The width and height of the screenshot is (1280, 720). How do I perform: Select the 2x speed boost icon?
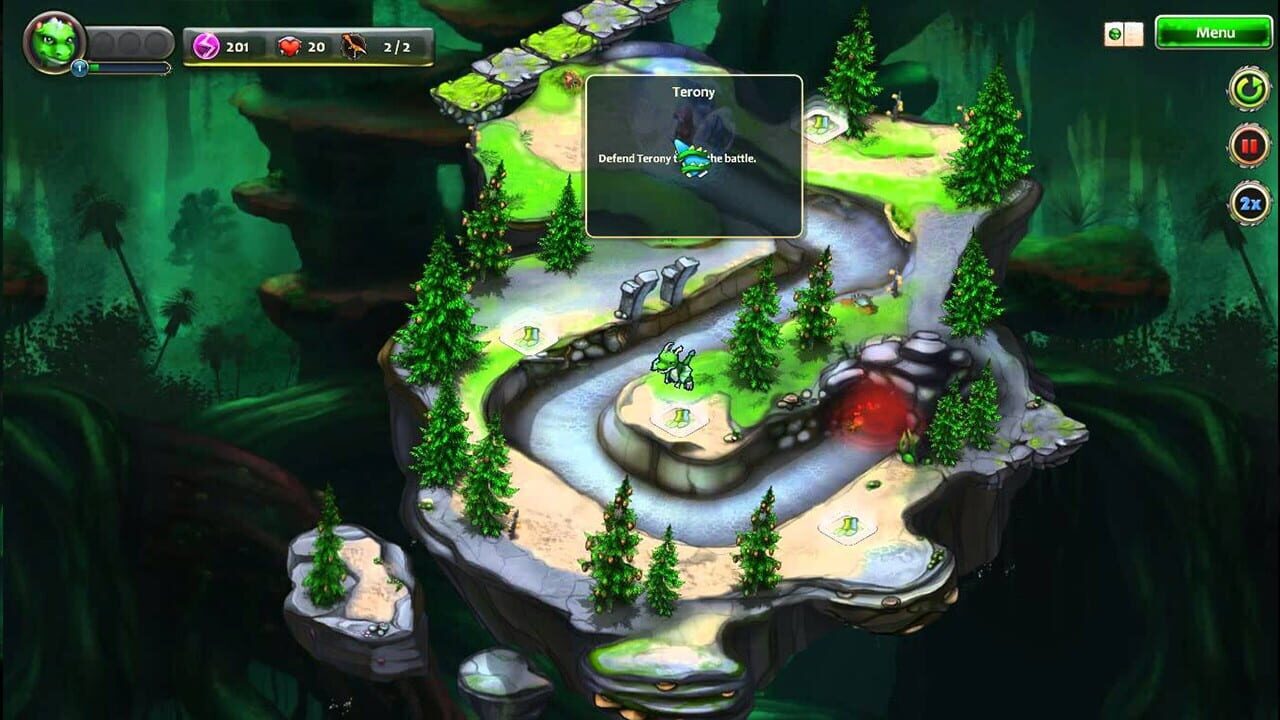click(x=1247, y=200)
